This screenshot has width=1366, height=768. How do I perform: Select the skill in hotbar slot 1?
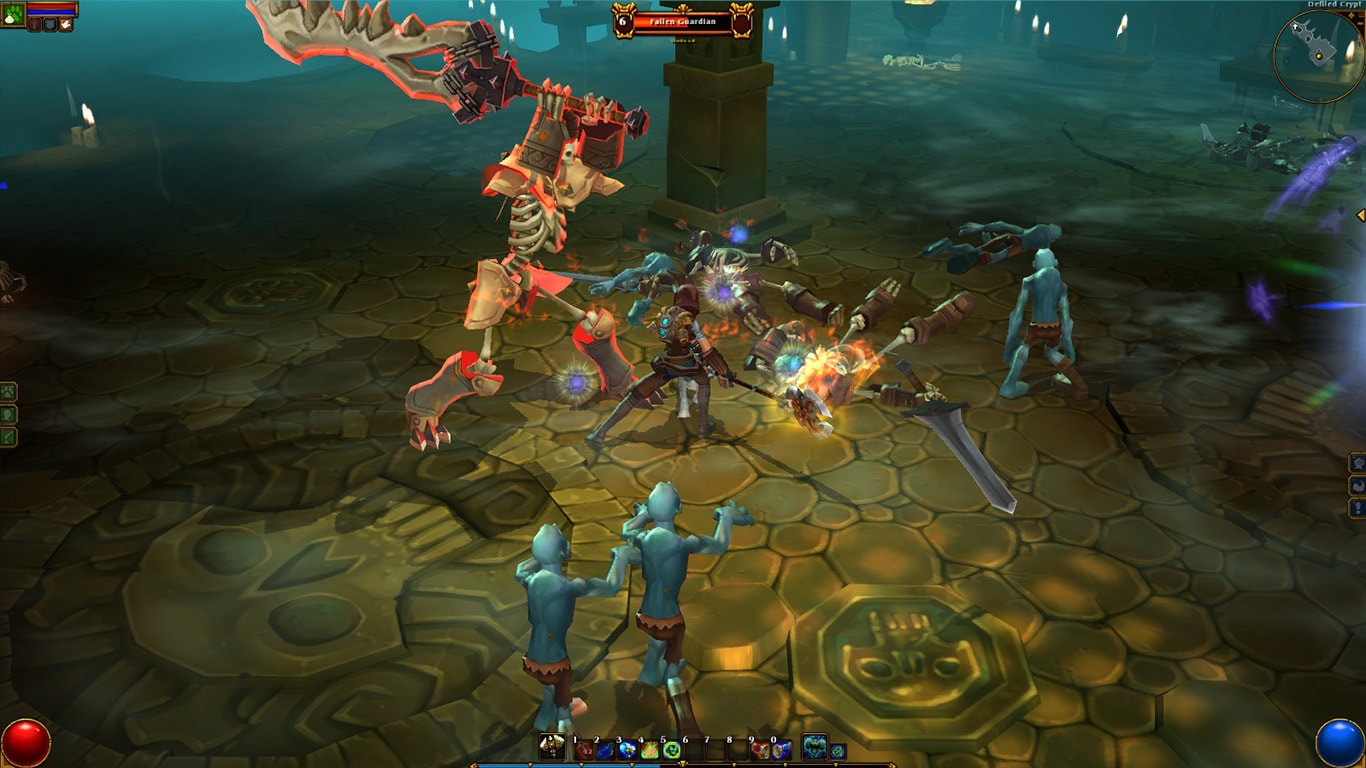pos(584,750)
